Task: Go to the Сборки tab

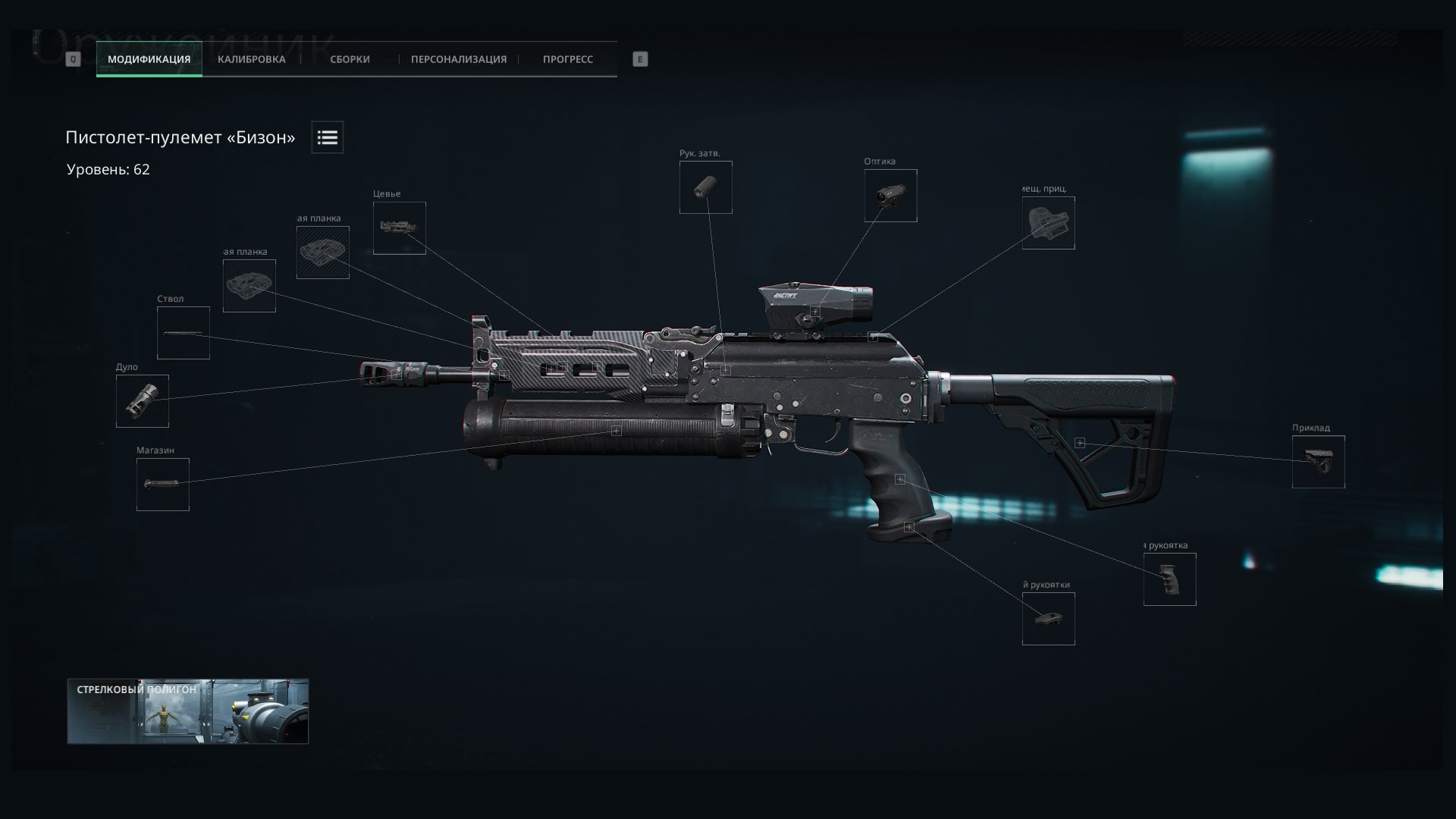Action: coord(350,59)
